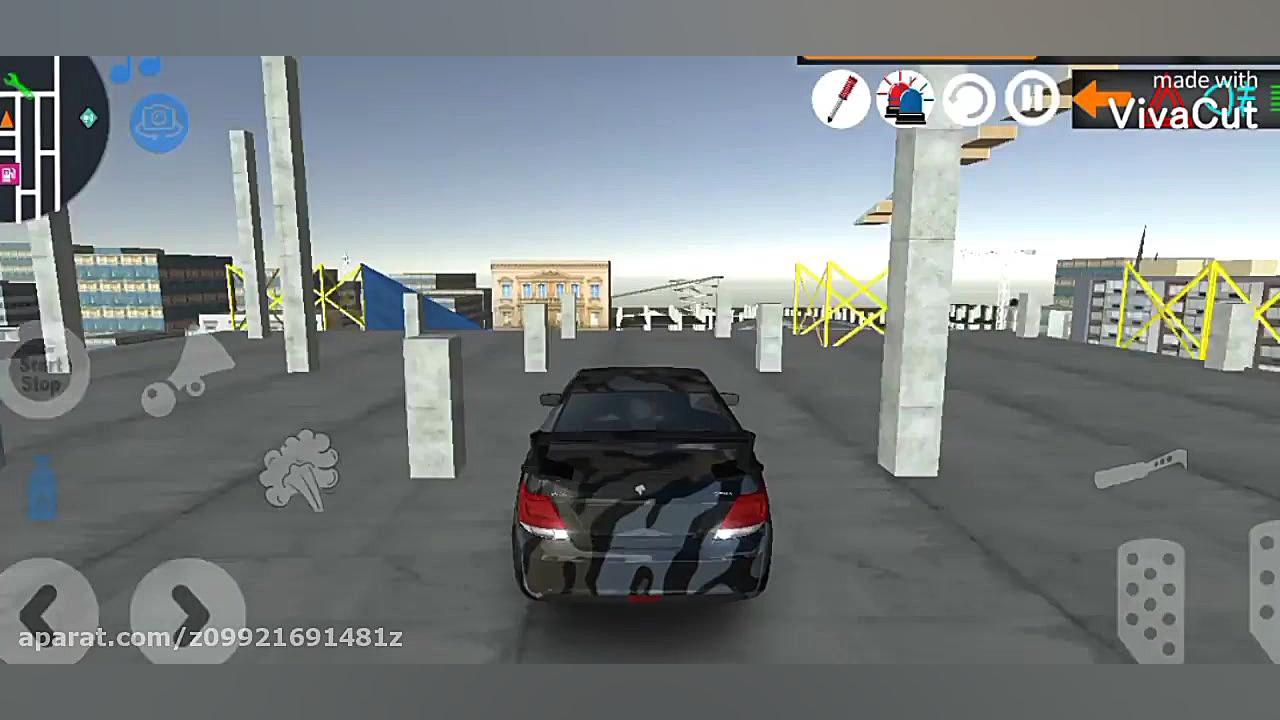The height and width of the screenshot is (720, 1280).
Task: Click the orange left turn signal arrow
Action: point(1102,98)
